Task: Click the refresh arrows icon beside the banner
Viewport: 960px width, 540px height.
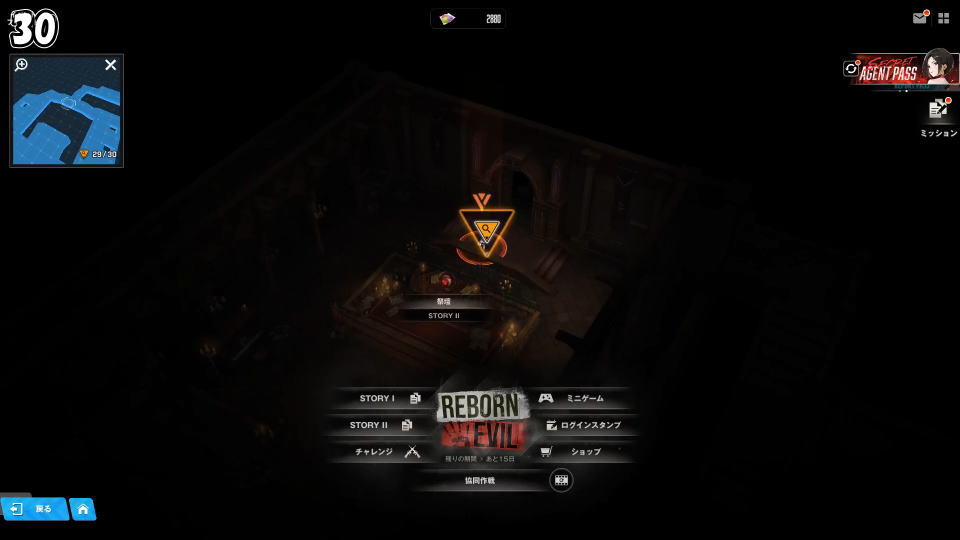Action: coord(851,69)
